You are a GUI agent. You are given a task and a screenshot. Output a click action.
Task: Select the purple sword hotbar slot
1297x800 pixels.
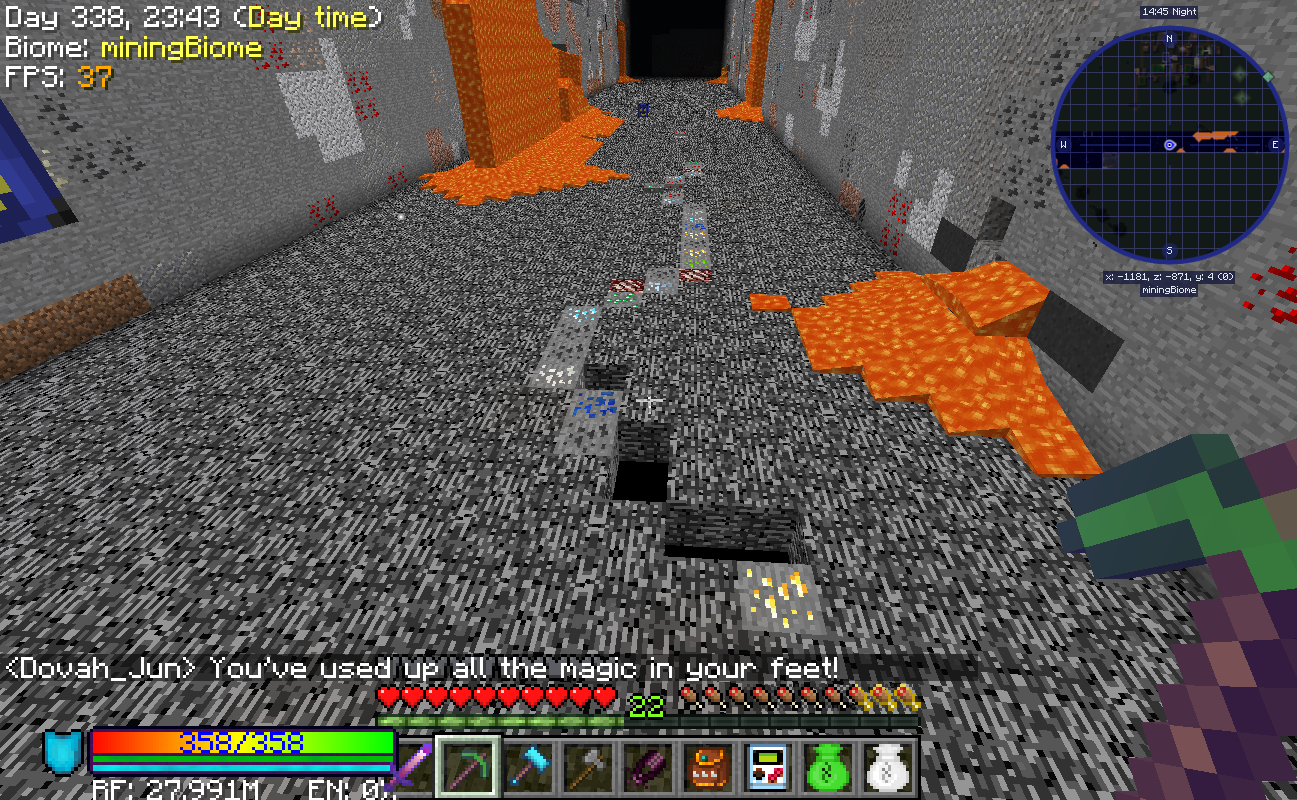(x=409, y=768)
